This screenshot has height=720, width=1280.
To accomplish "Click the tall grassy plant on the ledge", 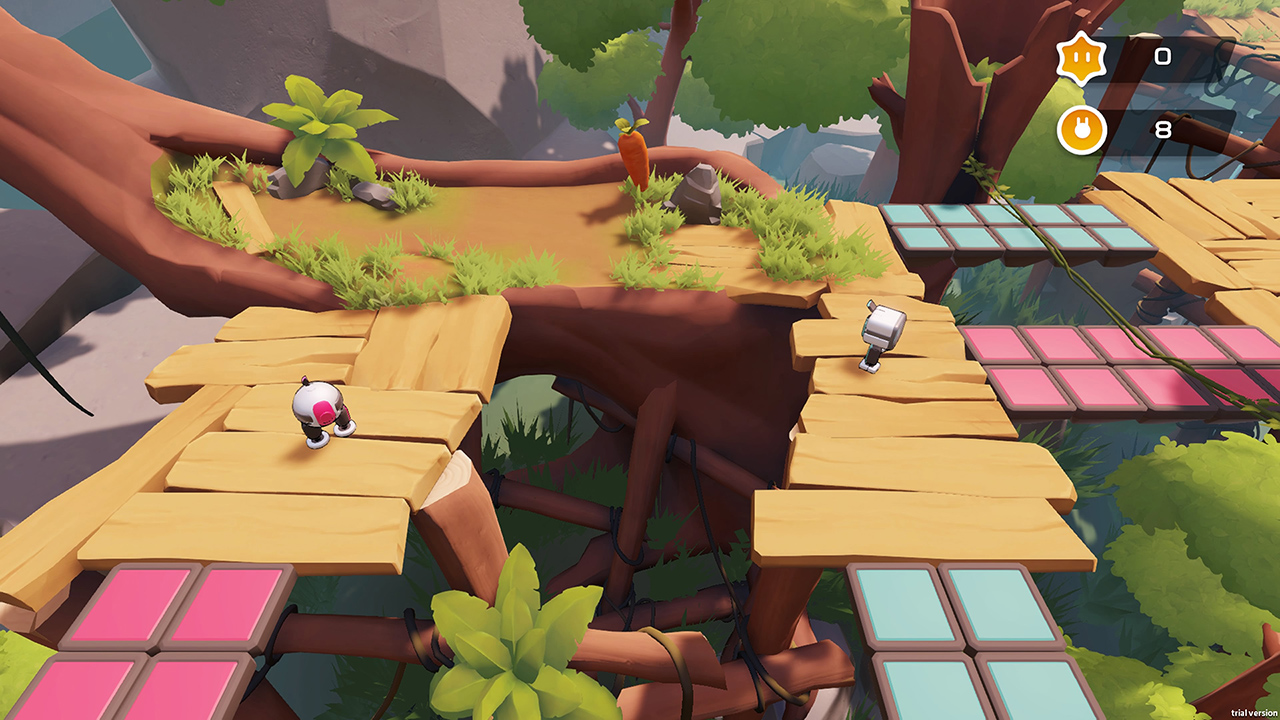I will pyautogui.click(x=320, y=120).
